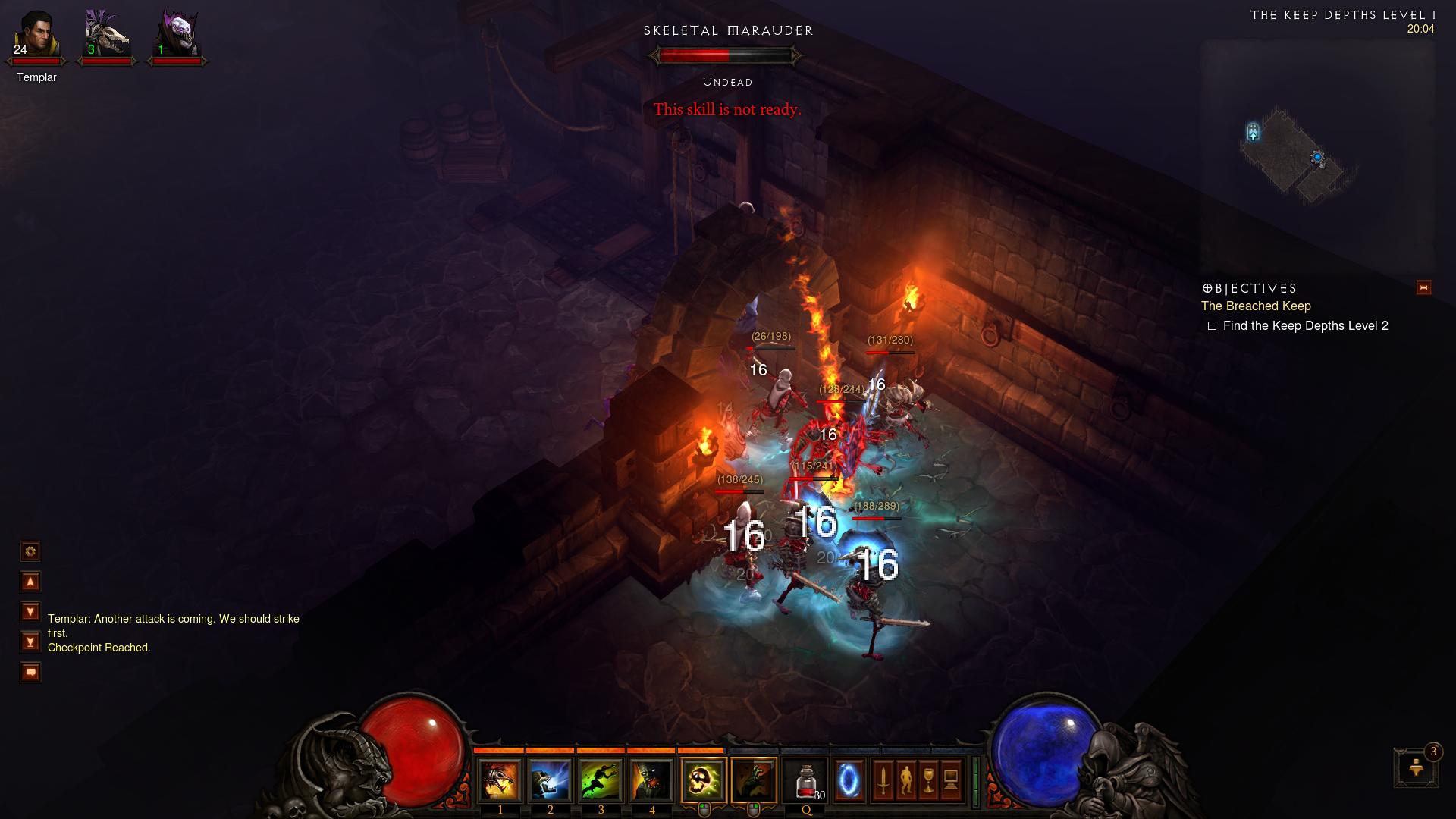
Task: Open the chalice achievements button
Action: (x=928, y=780)
